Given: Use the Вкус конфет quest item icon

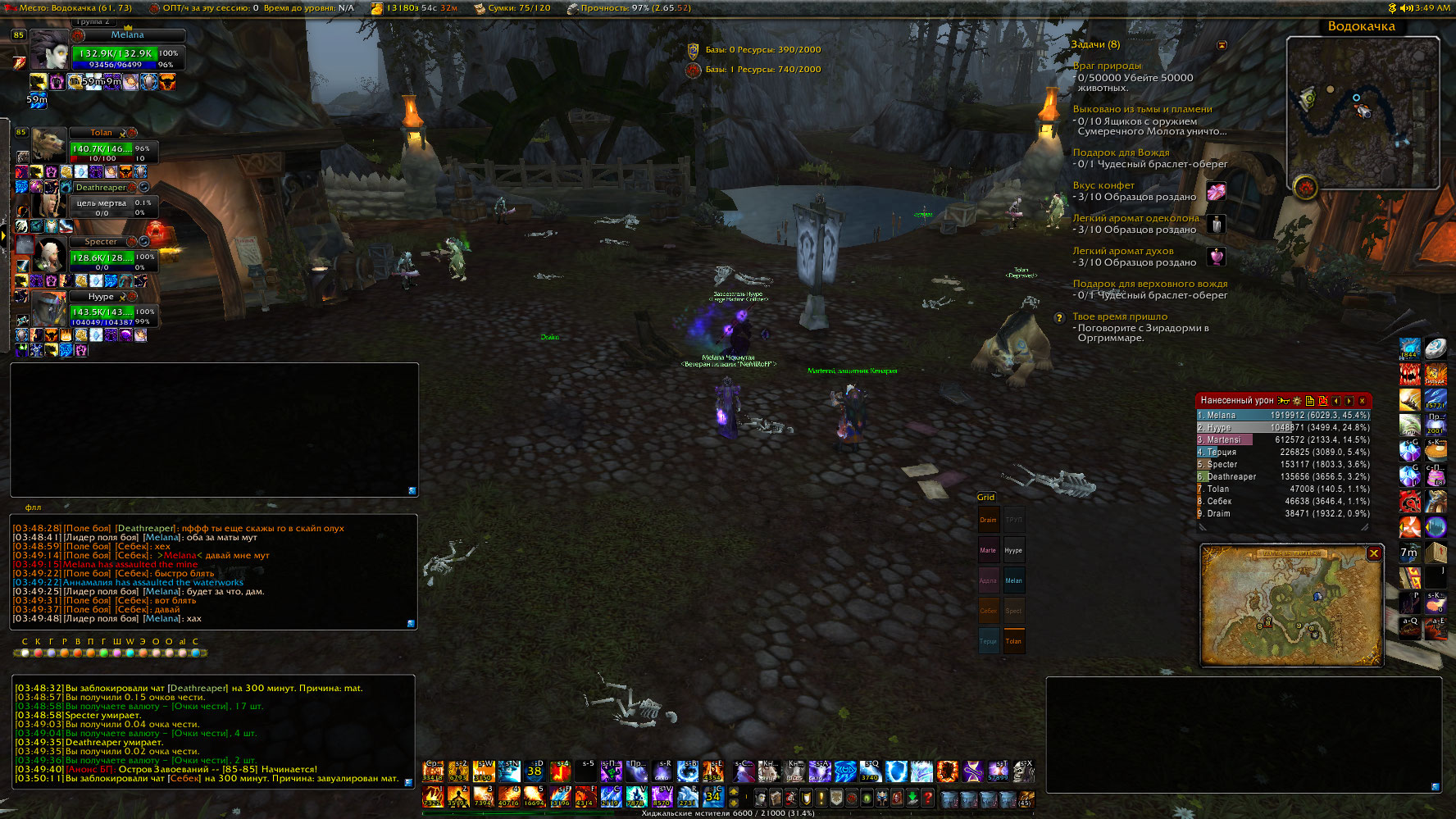Looking at the screenshot, I should pos(1217,192).
